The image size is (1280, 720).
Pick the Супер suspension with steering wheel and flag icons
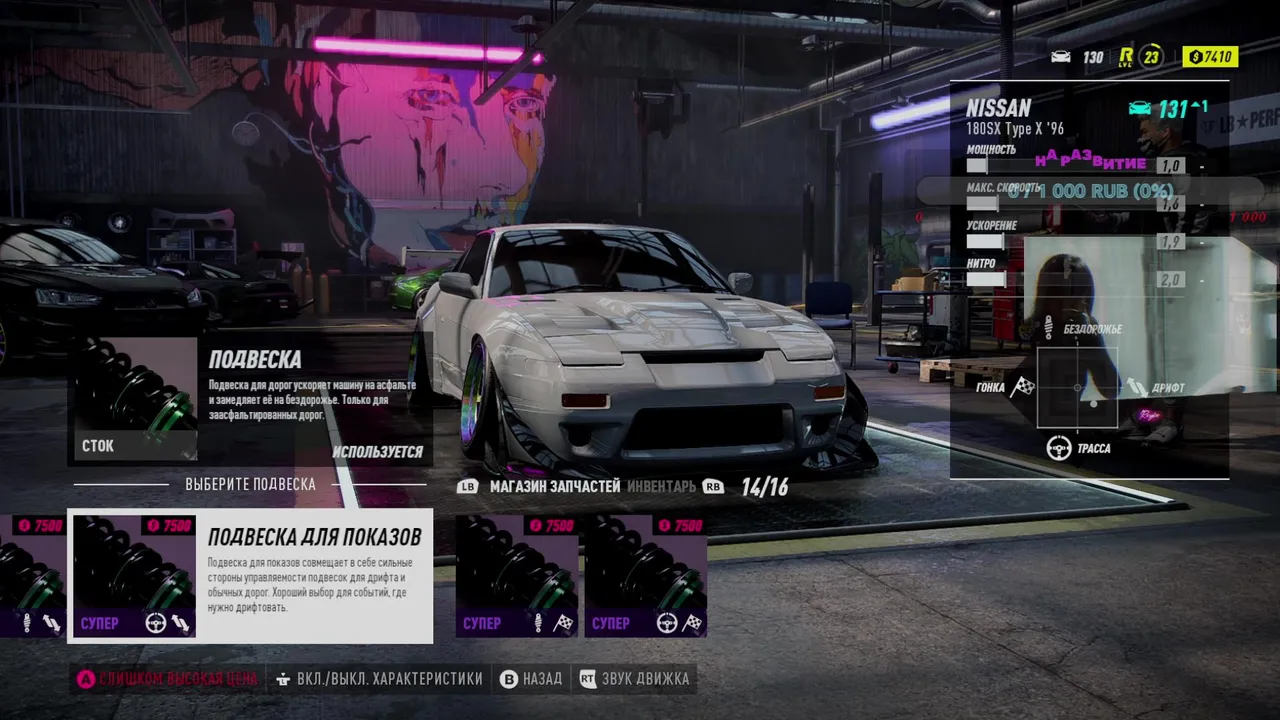tap(645, 576)
